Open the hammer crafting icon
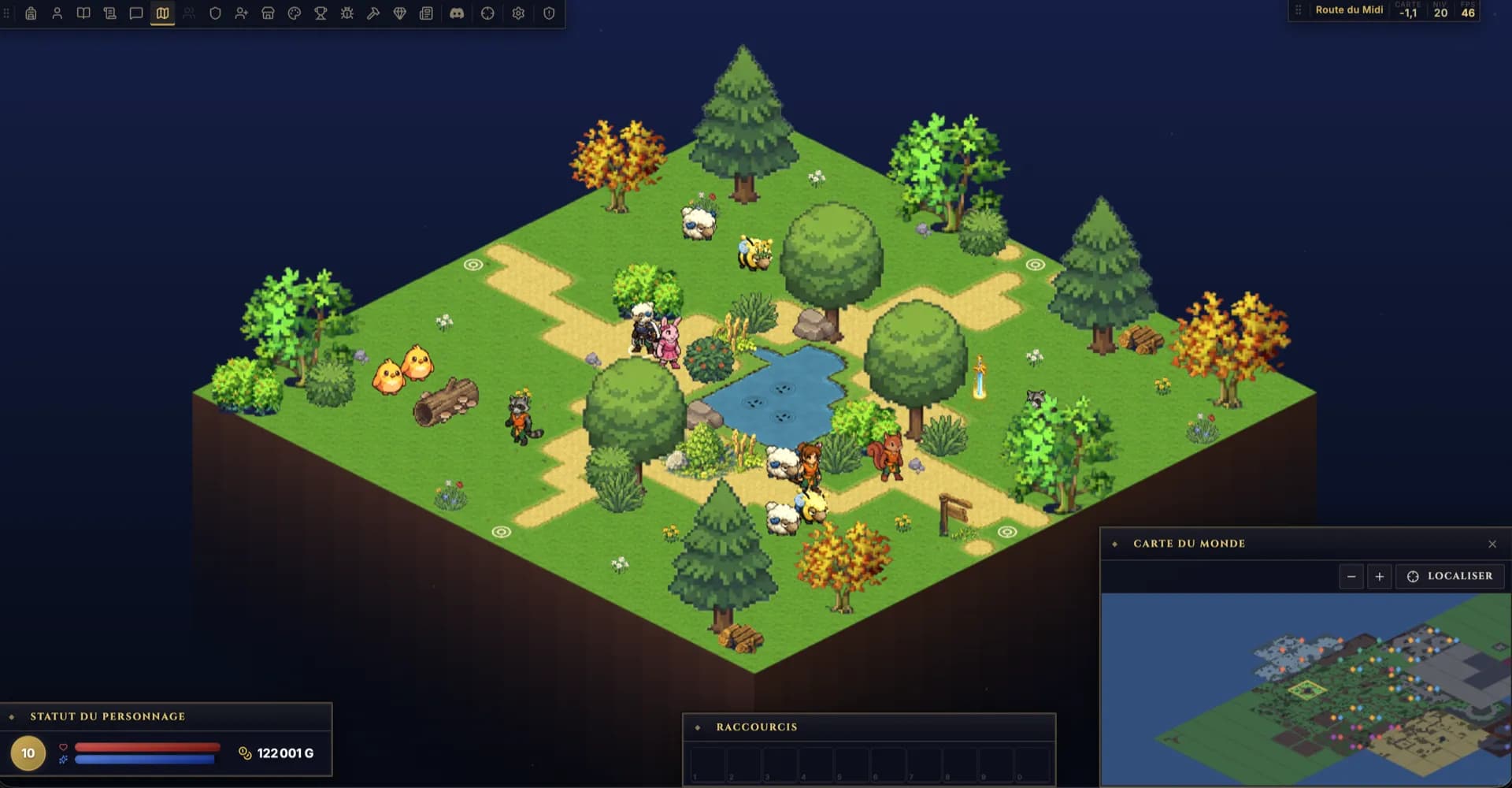This screenshot has height=788, width=1512. [373, 13]
